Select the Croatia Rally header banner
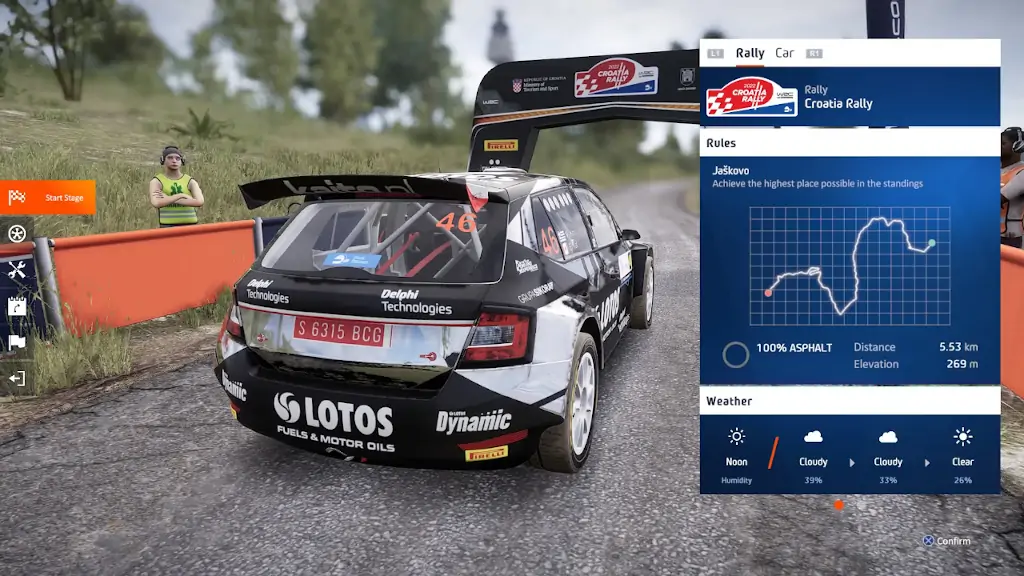The image size is (1024, 576). tap(850, 97)
